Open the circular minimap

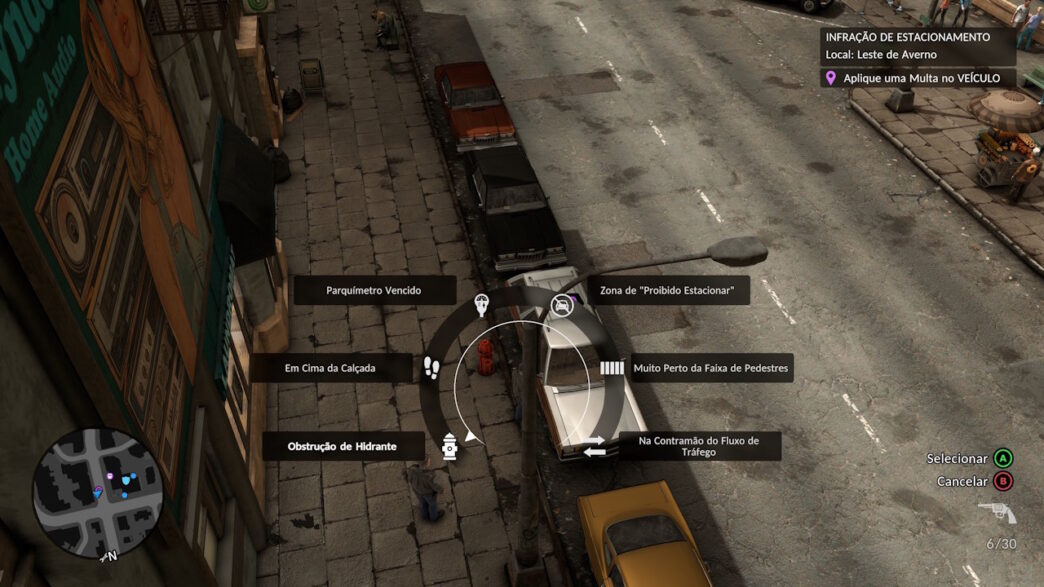click(x=98, y=493)
